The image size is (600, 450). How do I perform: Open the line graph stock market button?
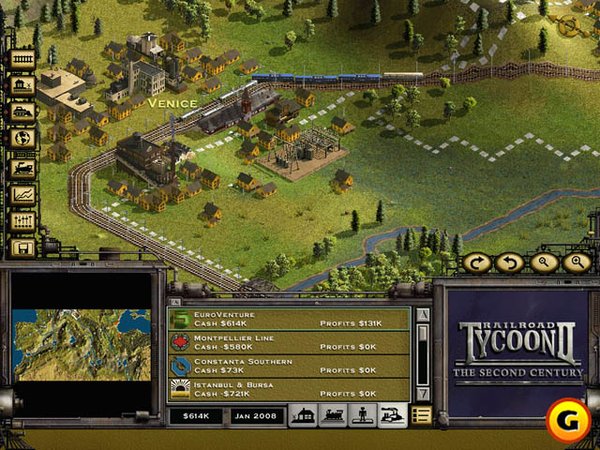[x=22, y=193]
